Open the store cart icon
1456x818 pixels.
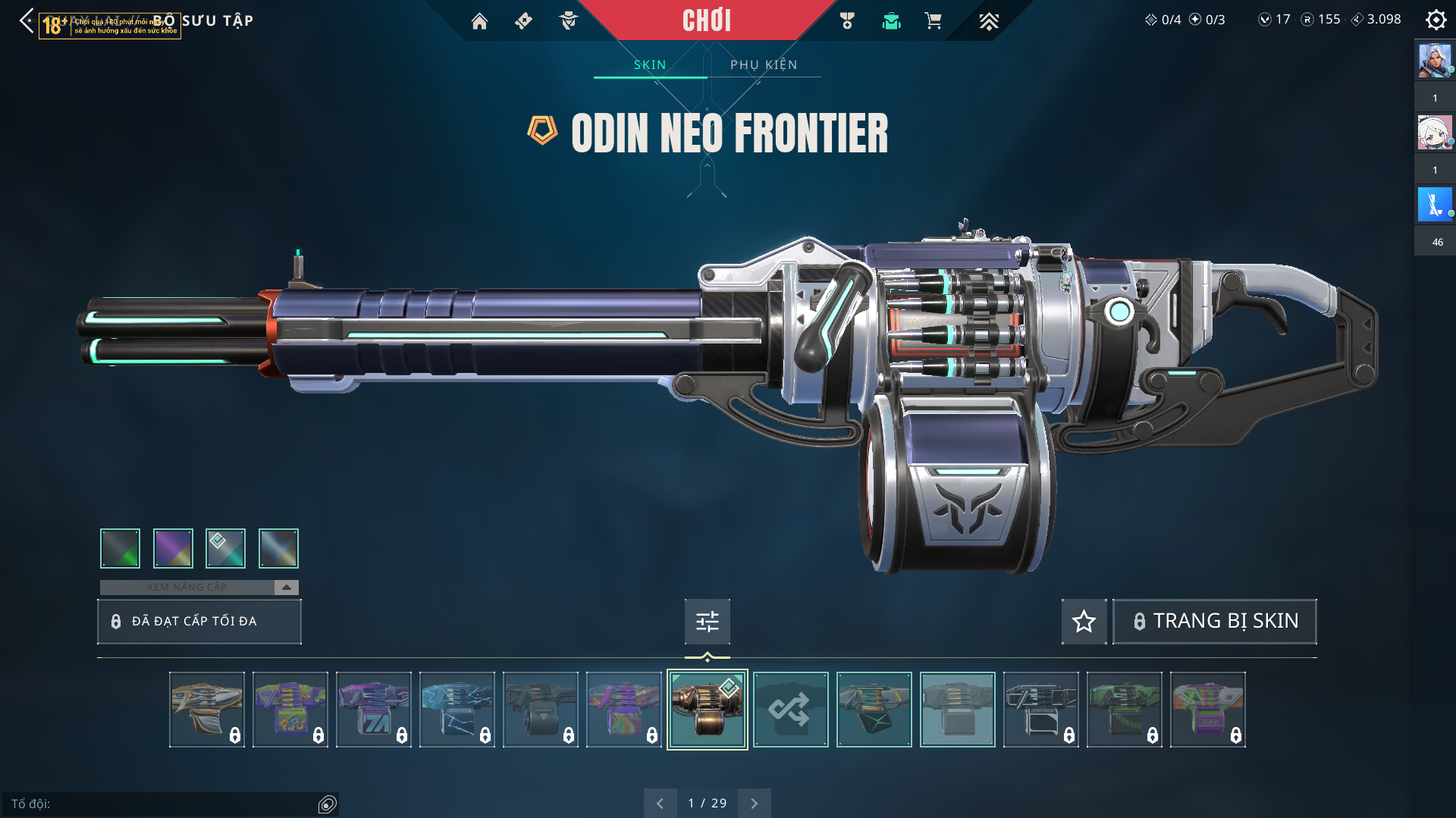pyautogui.click(x=933, y=21)
